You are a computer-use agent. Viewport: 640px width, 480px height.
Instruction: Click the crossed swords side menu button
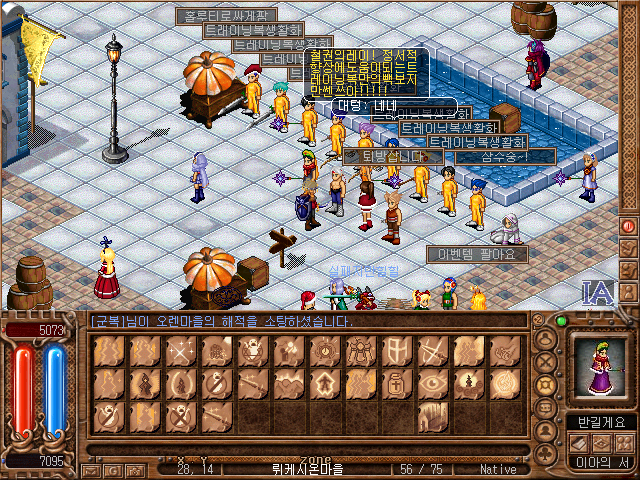(x=547, y=362)
